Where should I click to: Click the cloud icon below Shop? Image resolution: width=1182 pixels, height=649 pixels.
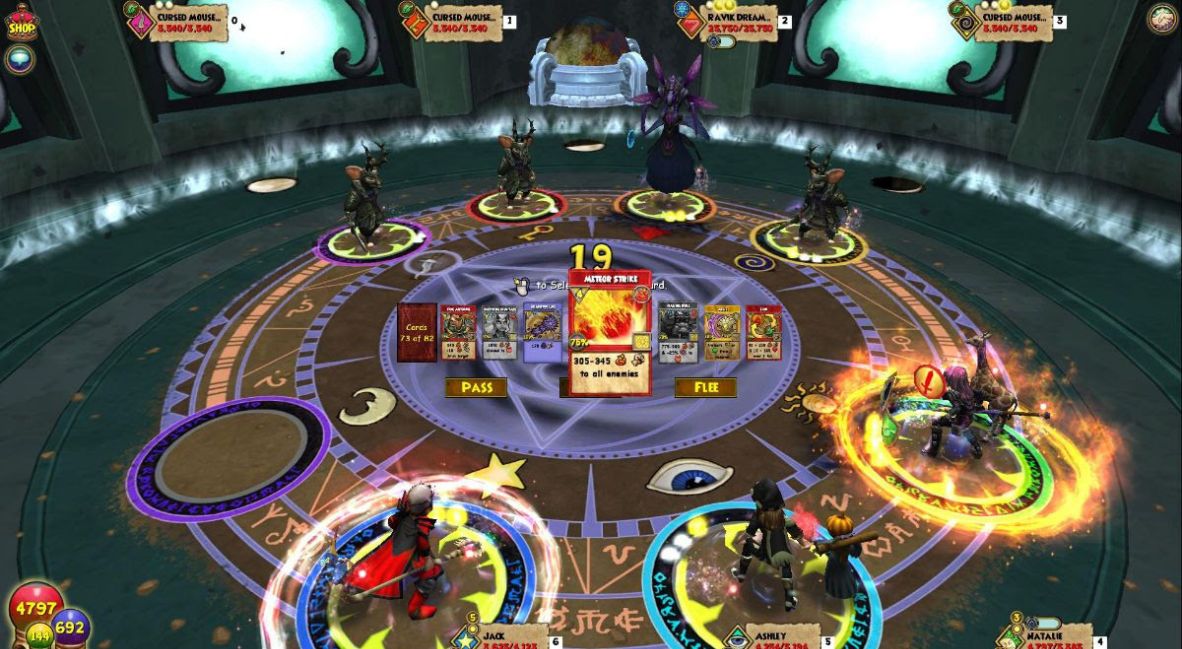click(x=19, y=59)
